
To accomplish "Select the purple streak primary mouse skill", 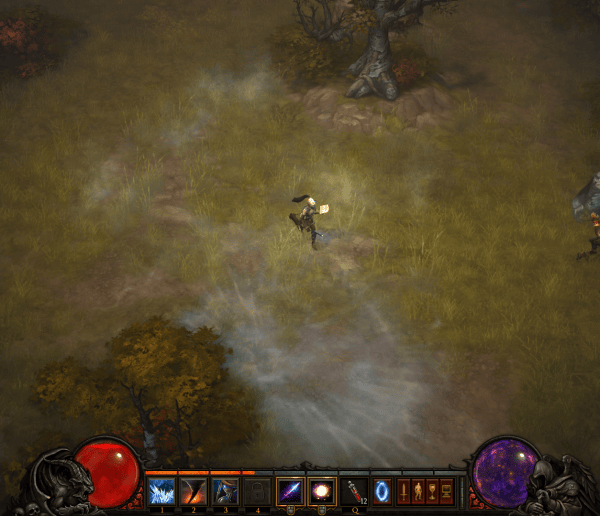I will click(290, 491).
